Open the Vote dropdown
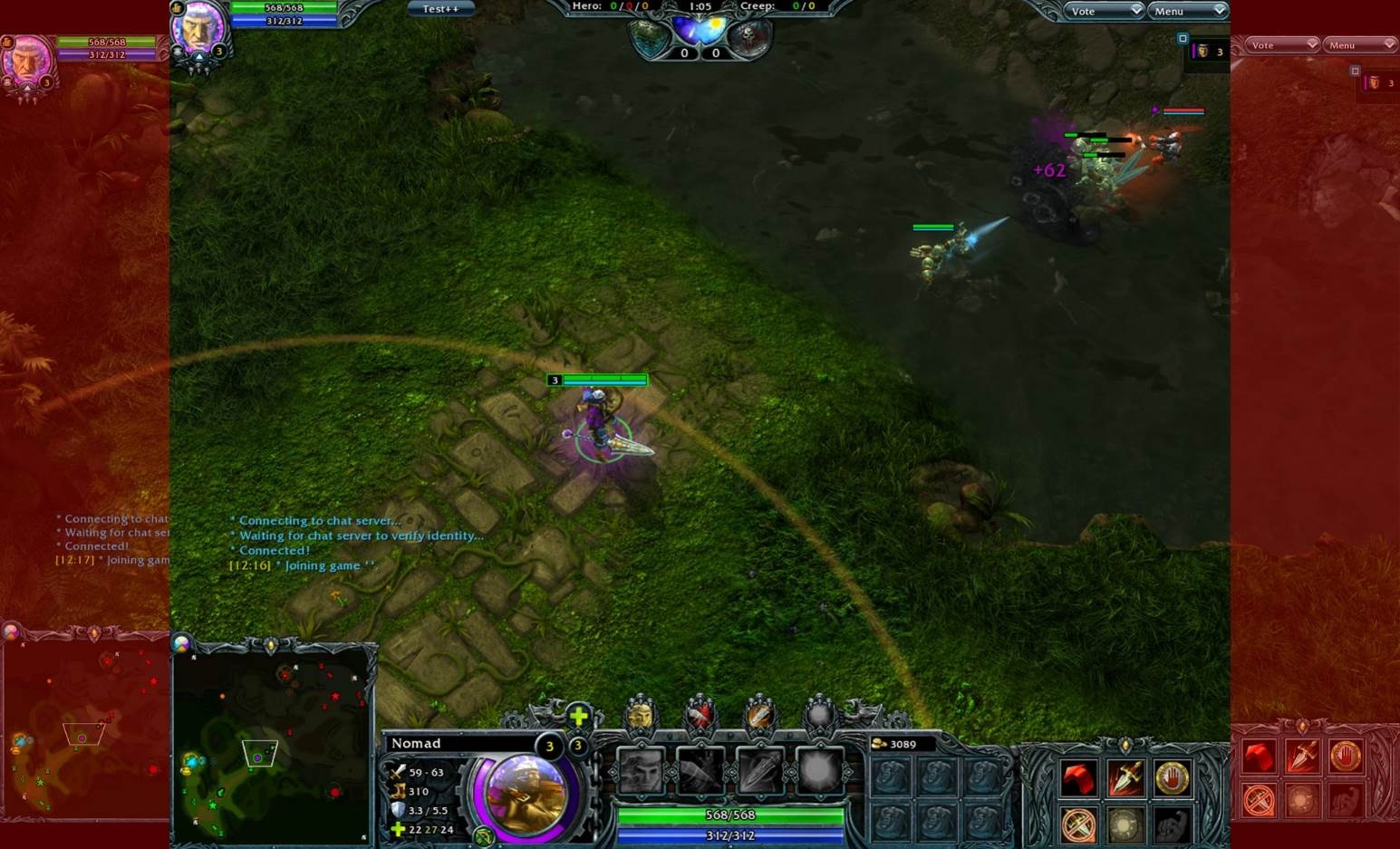Viewport: 1400px width, 849px height. pos(1105,11)
